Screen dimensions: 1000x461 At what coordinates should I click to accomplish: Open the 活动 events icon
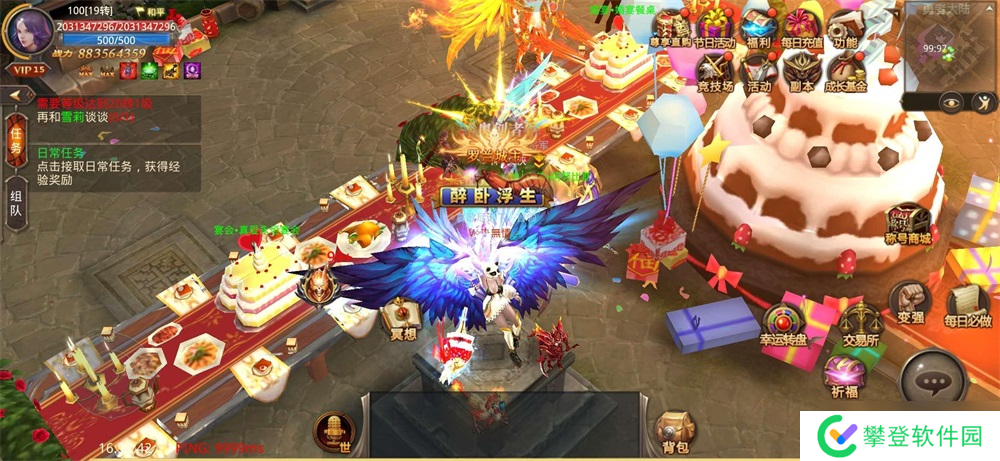[757, 70]
